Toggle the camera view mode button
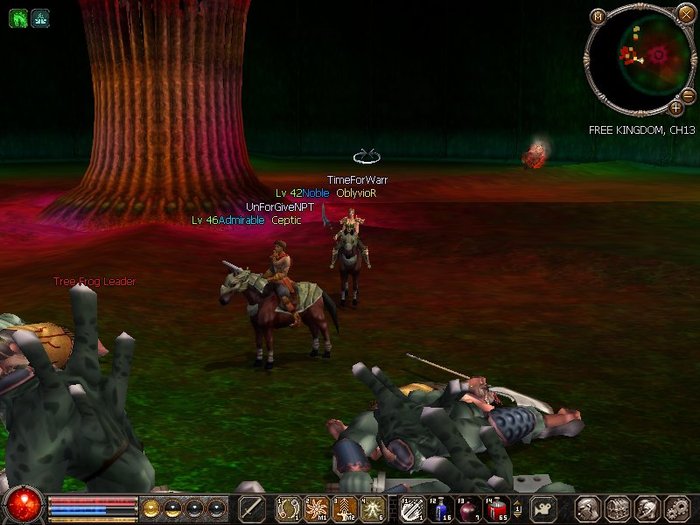 (x=543, y=508)
